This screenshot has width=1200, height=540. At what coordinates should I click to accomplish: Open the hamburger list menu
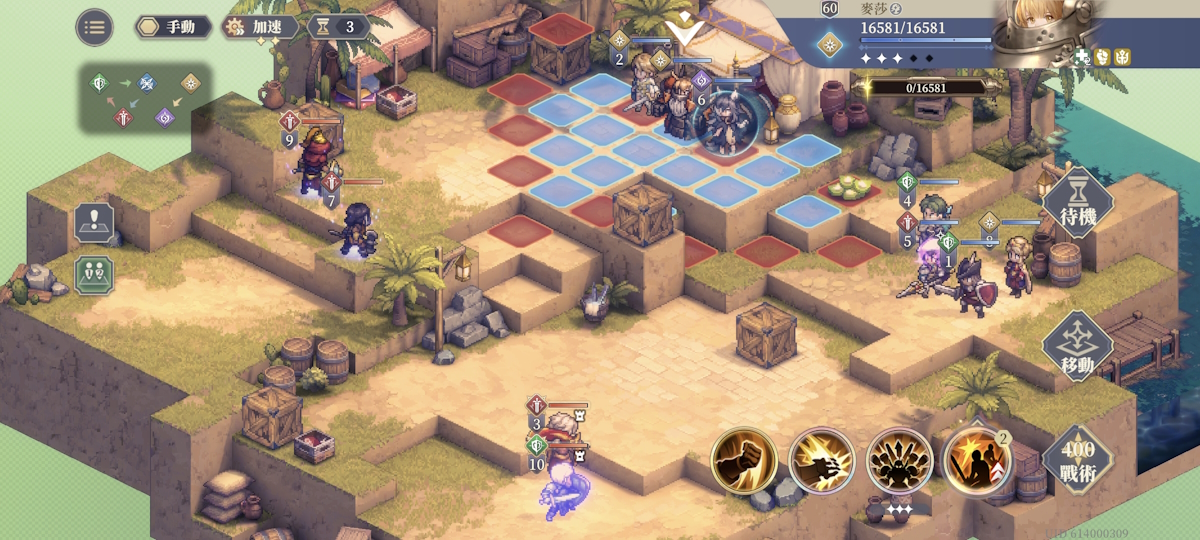tap(94, 27)
